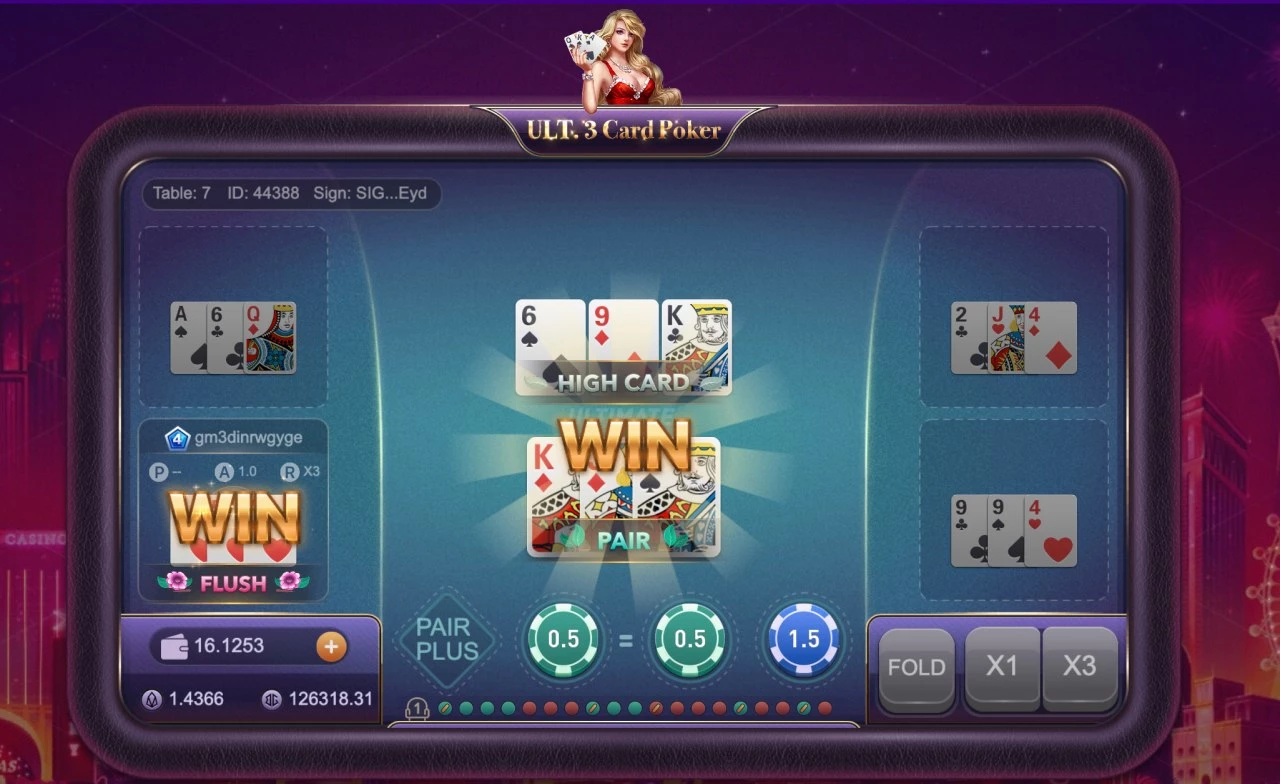The image size is (1280, 784).
Task: Choose the X1 raise button
Action: [x=1002, y=668]
